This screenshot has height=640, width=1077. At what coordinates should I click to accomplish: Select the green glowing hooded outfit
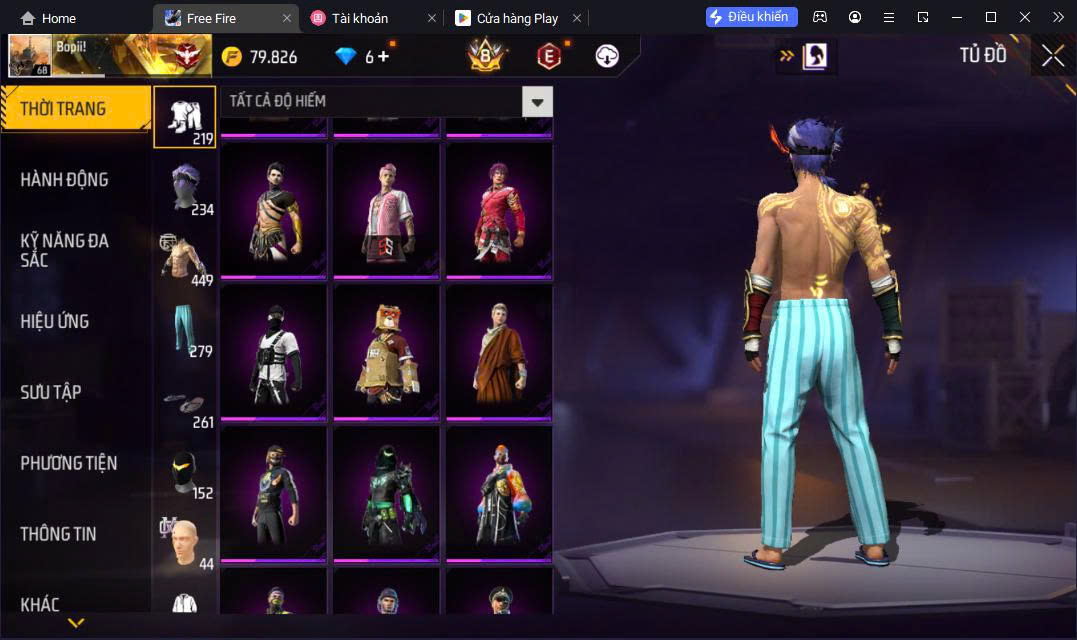[x=386, y=493]
